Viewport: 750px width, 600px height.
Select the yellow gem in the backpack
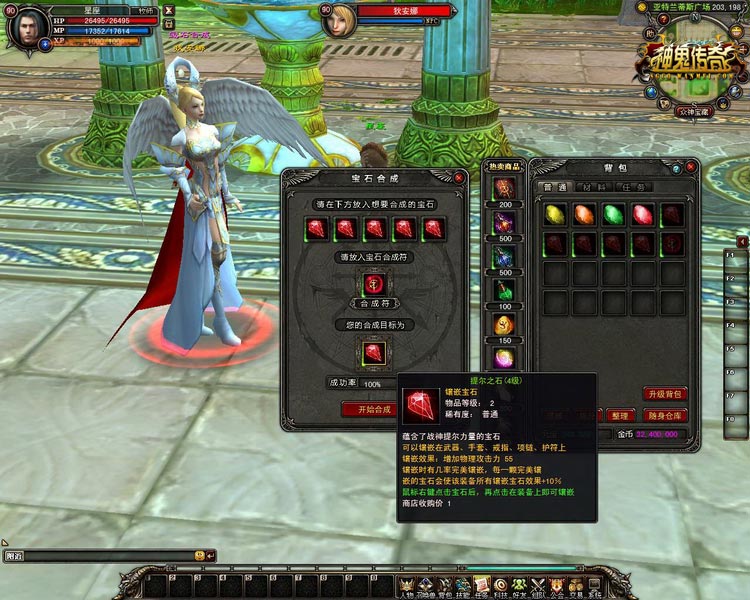point(556,215)
